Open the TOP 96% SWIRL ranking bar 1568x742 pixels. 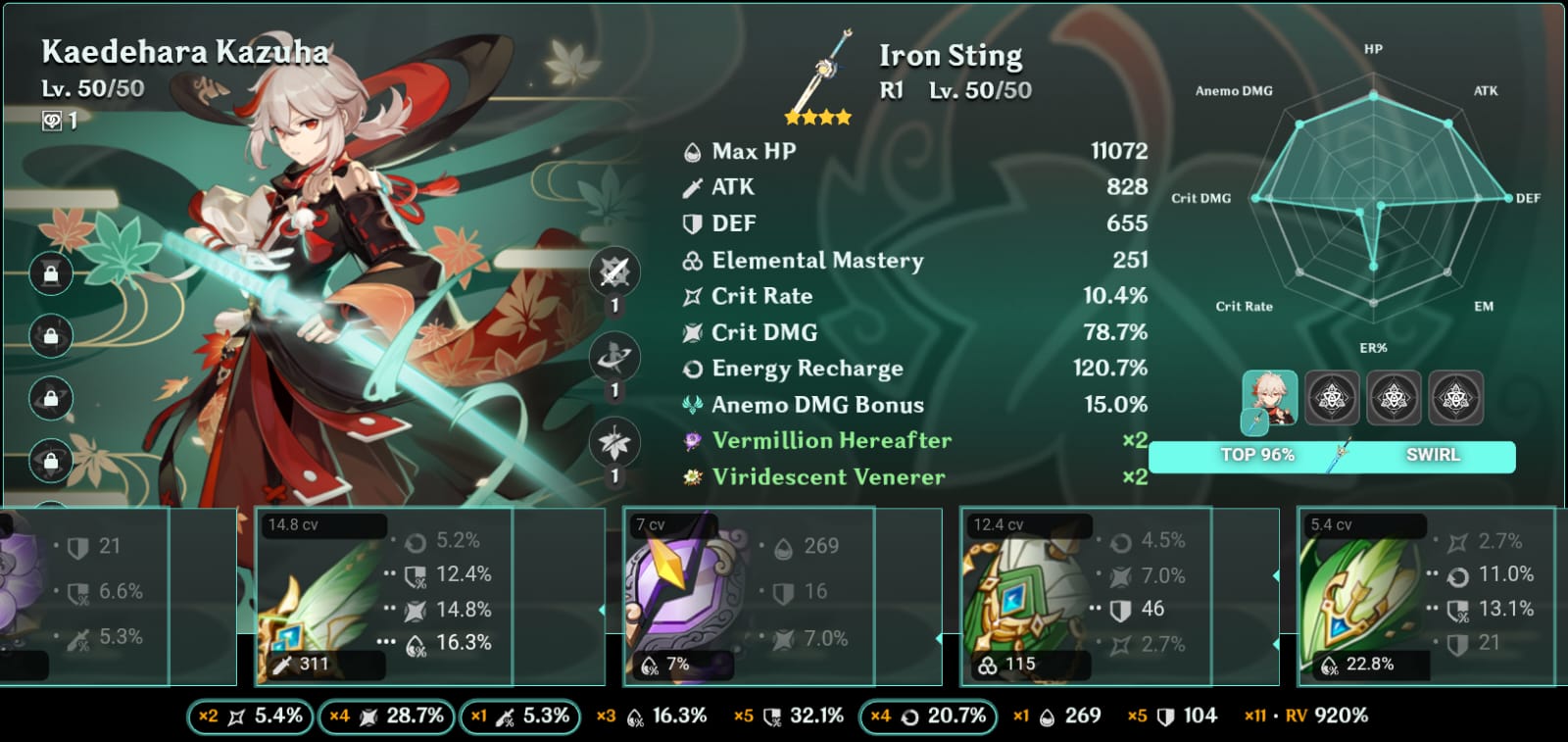click(x=1332, y=456)
